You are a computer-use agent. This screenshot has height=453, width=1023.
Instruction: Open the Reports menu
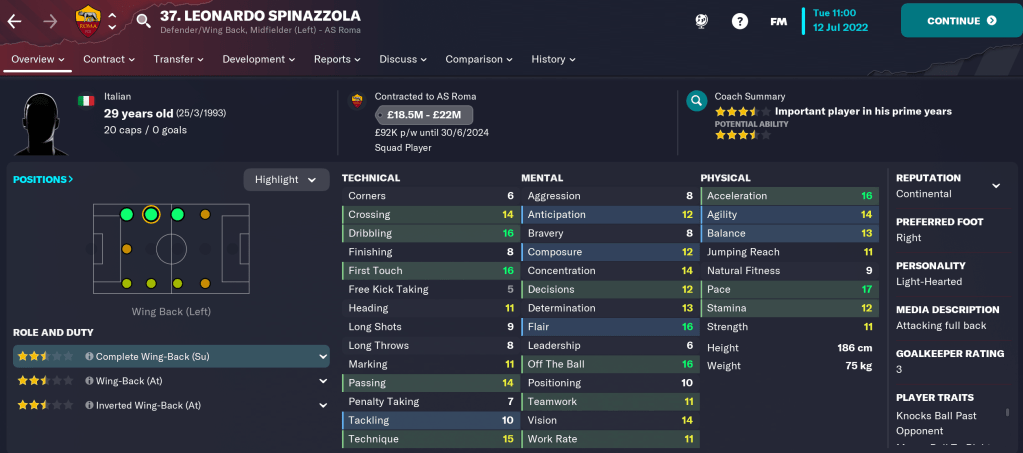(337, 59)
